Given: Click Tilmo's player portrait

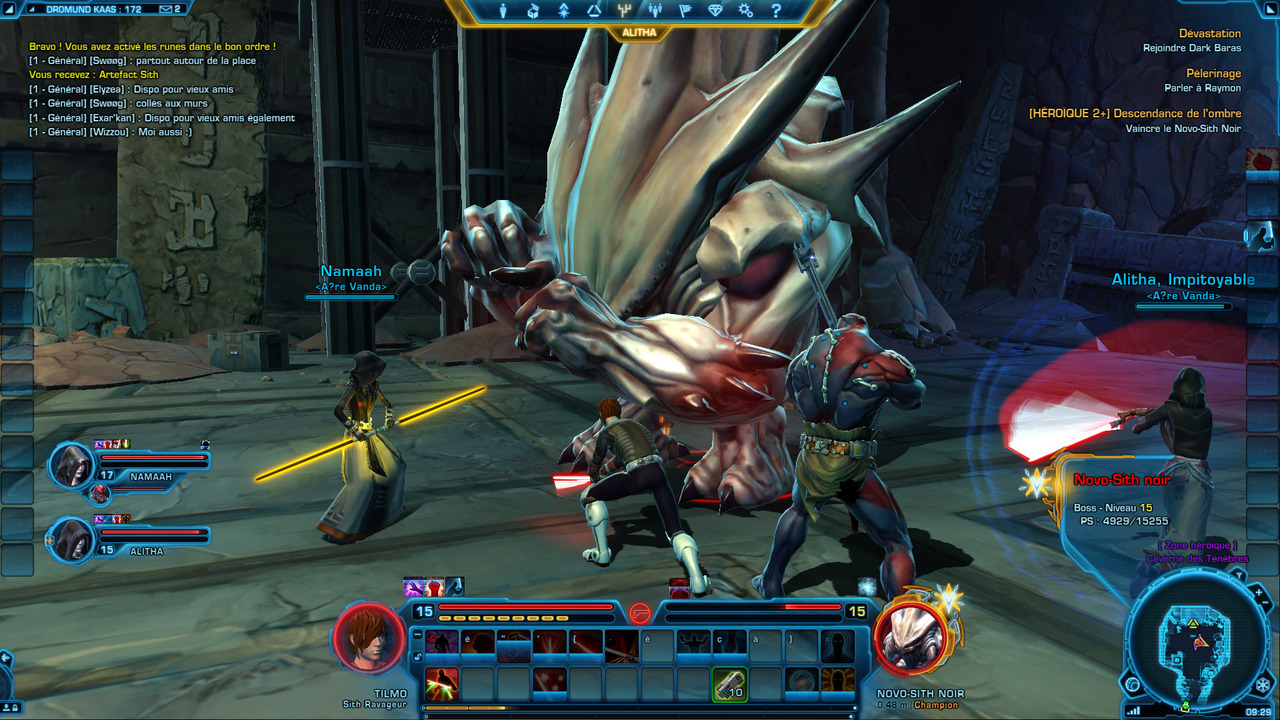Looking at the screenshot, I should click(x=369, y=637).
